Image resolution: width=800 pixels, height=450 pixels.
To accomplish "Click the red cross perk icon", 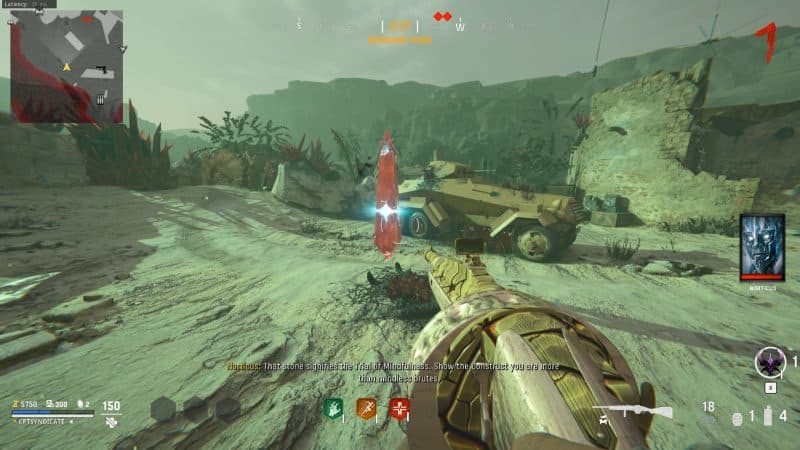I will click(401, 408).
